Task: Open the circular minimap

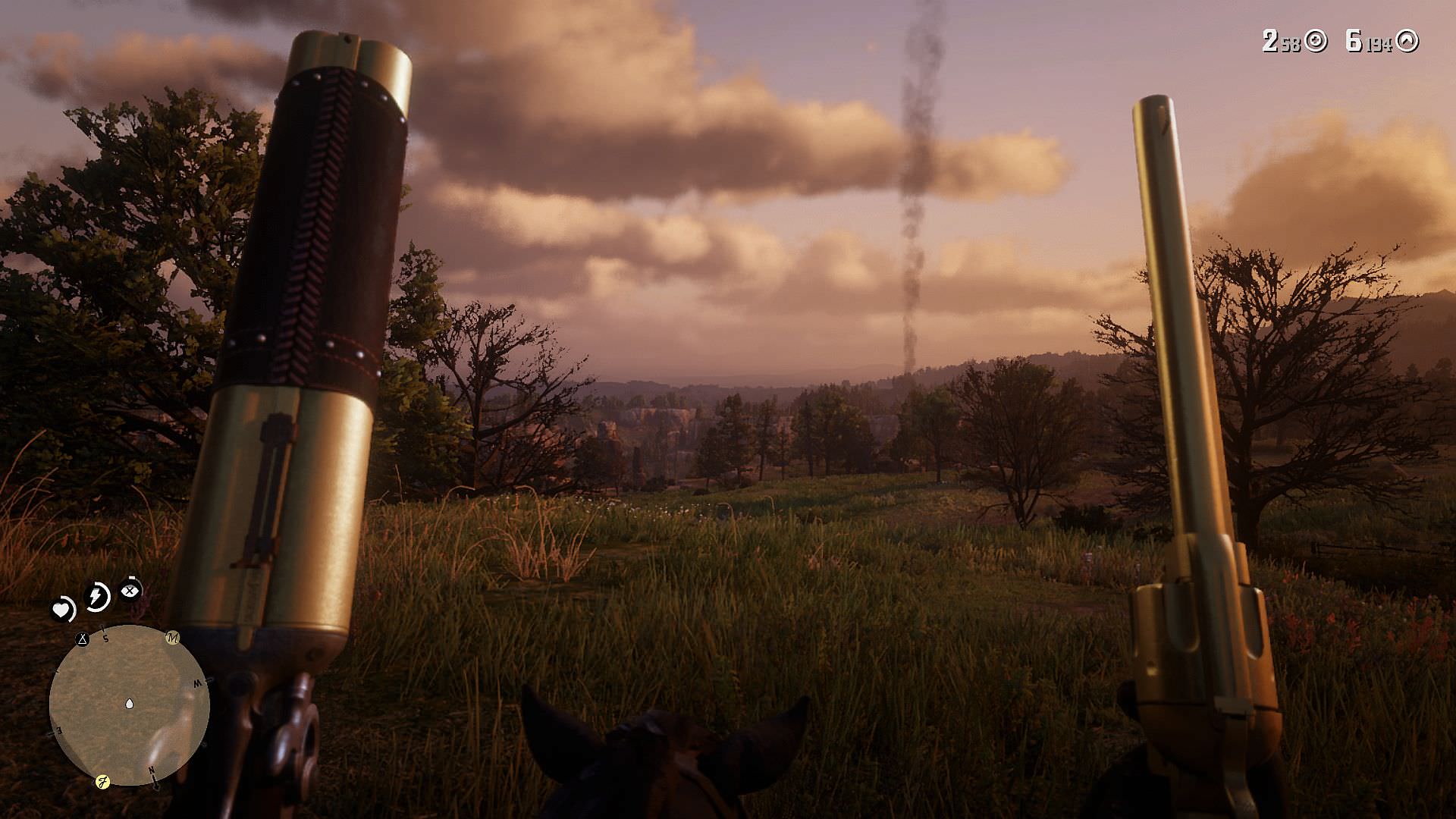Action: click(x=129, y=704)
